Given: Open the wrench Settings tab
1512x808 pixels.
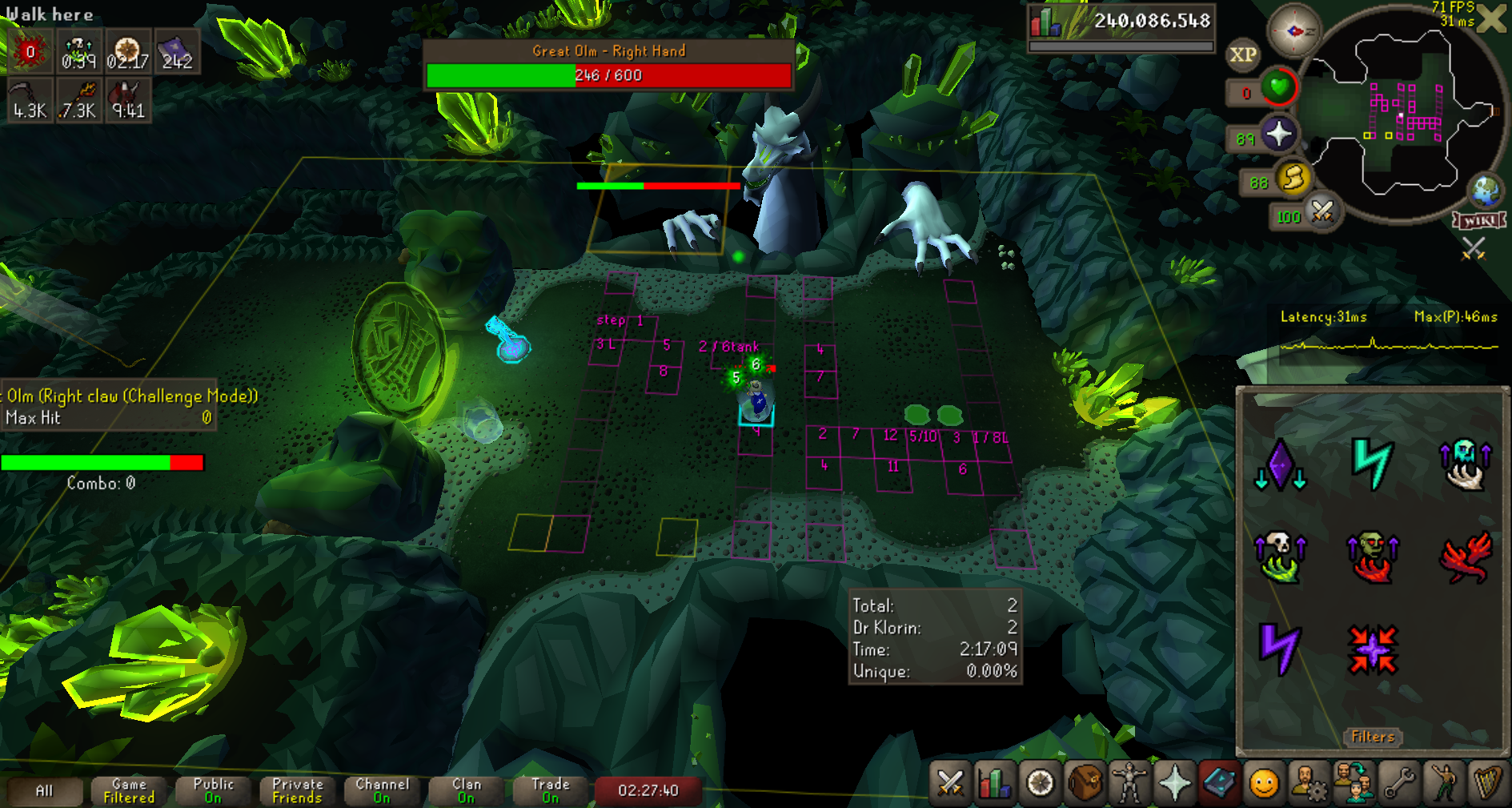Looking at the screenshot, I should coord(1399,782).
